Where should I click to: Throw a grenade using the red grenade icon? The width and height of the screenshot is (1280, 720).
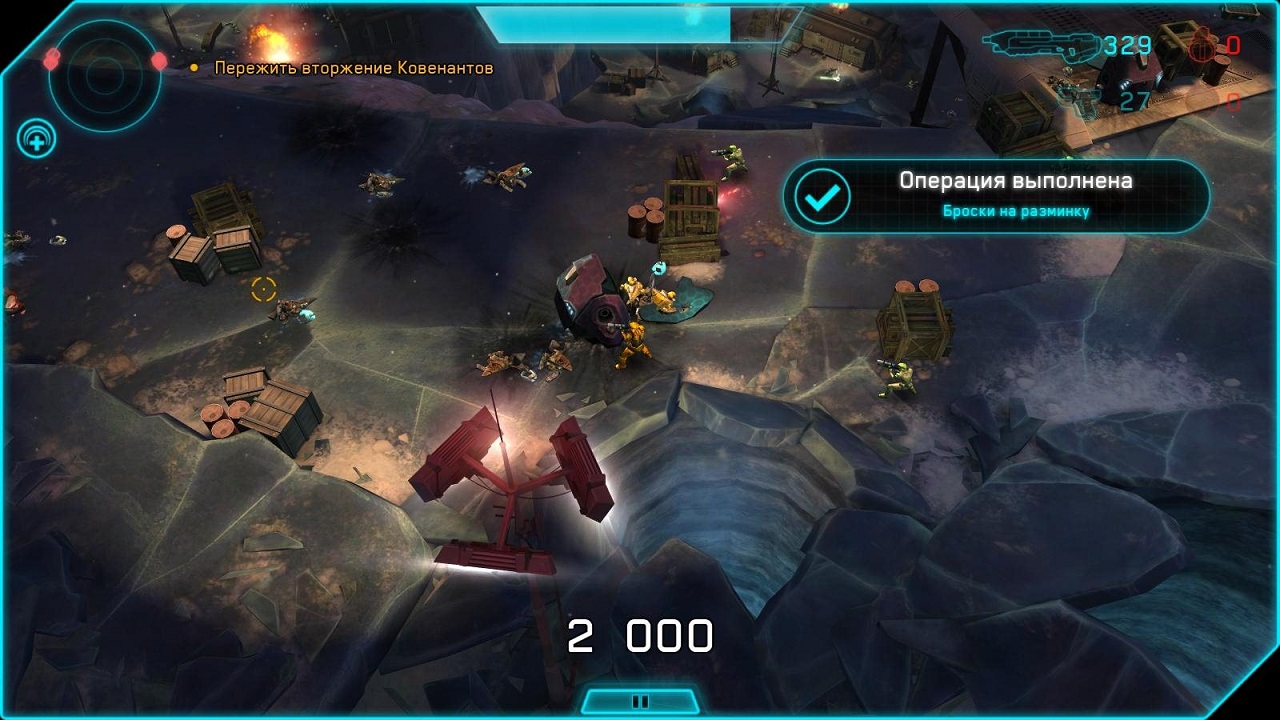(1200, 45)
